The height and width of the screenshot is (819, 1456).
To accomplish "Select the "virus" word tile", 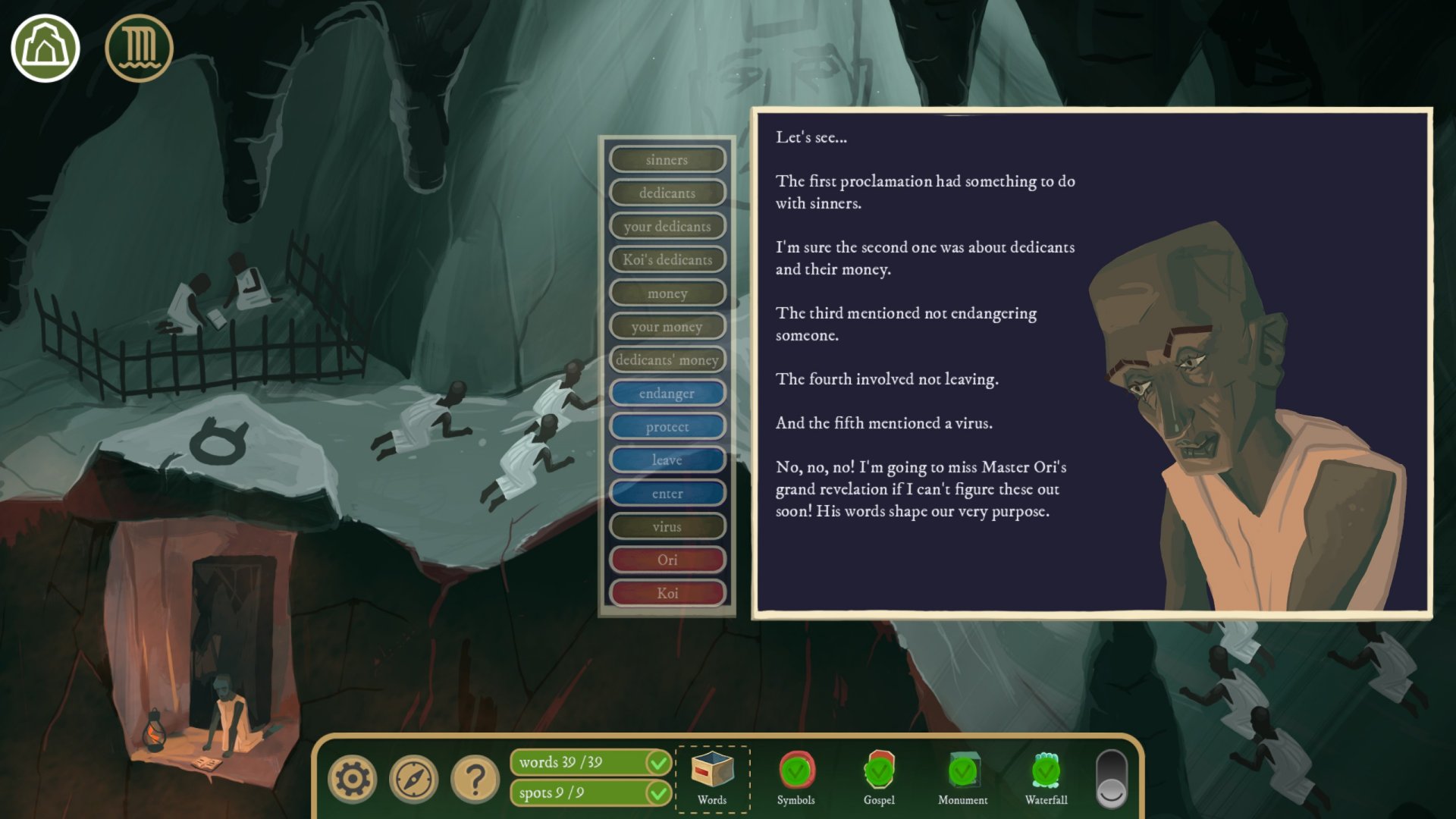I will click(667, 527).
